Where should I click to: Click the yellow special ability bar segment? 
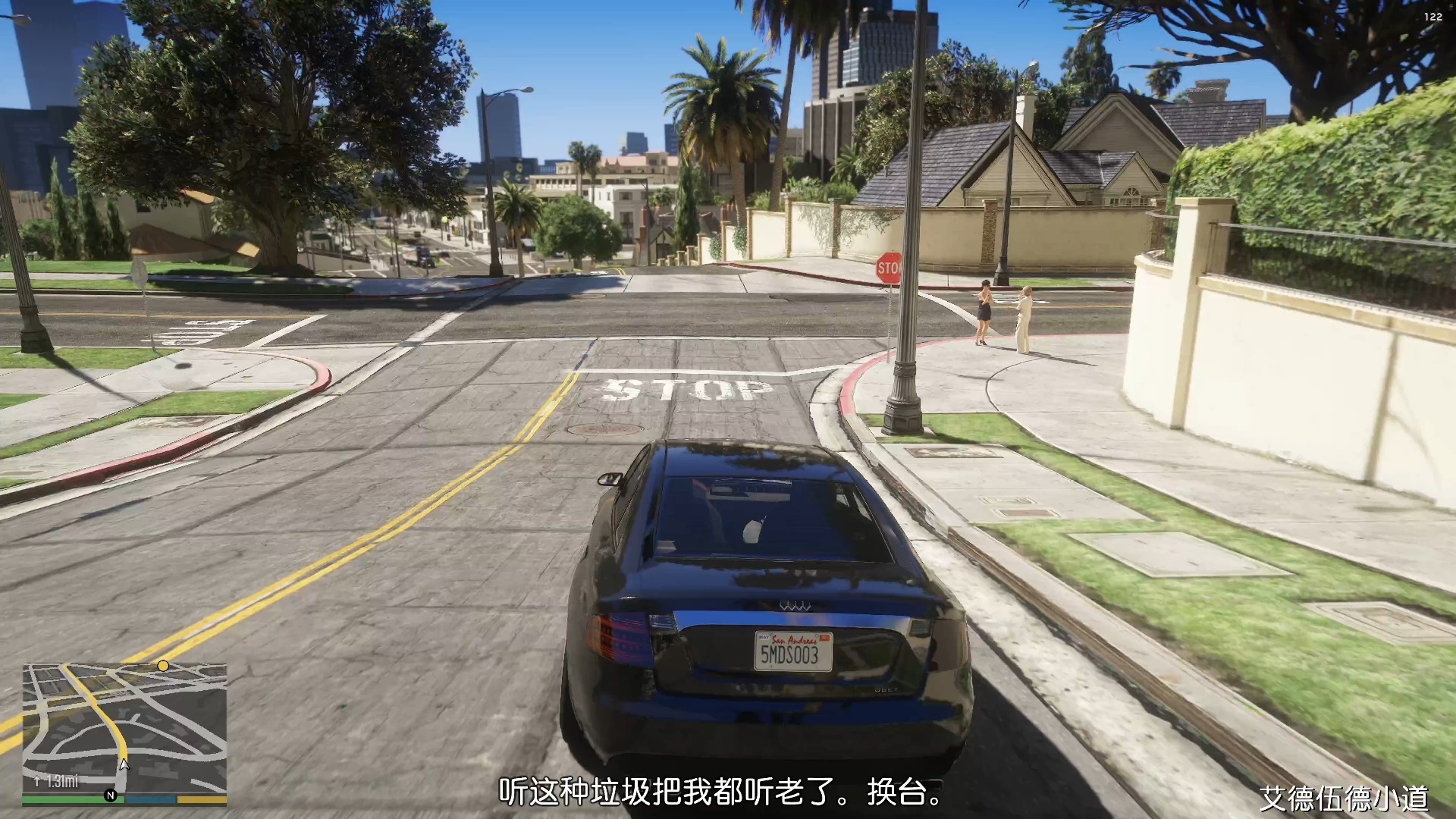point(200,798)
